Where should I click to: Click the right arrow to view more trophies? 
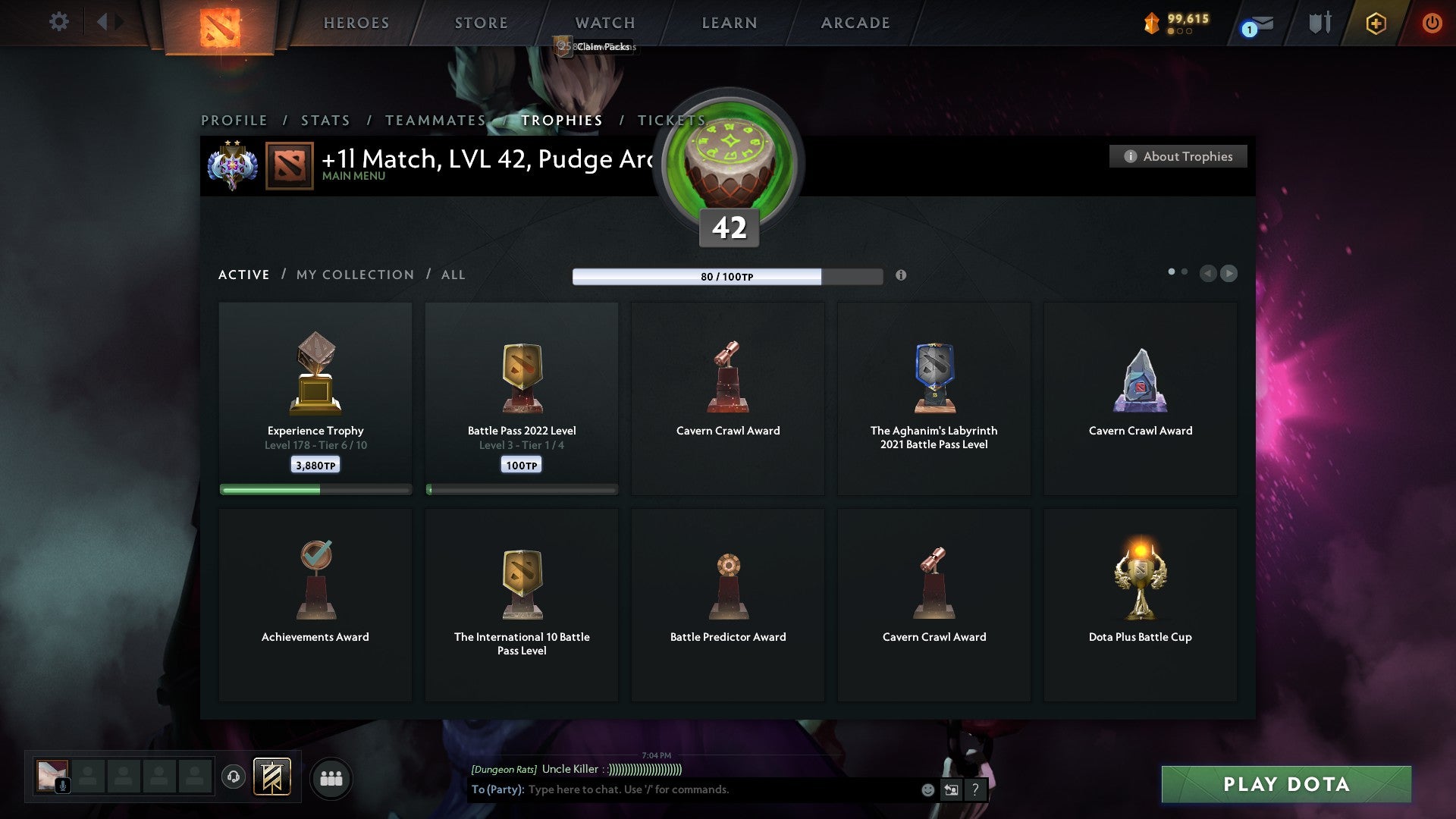(x=1229, y=273)
